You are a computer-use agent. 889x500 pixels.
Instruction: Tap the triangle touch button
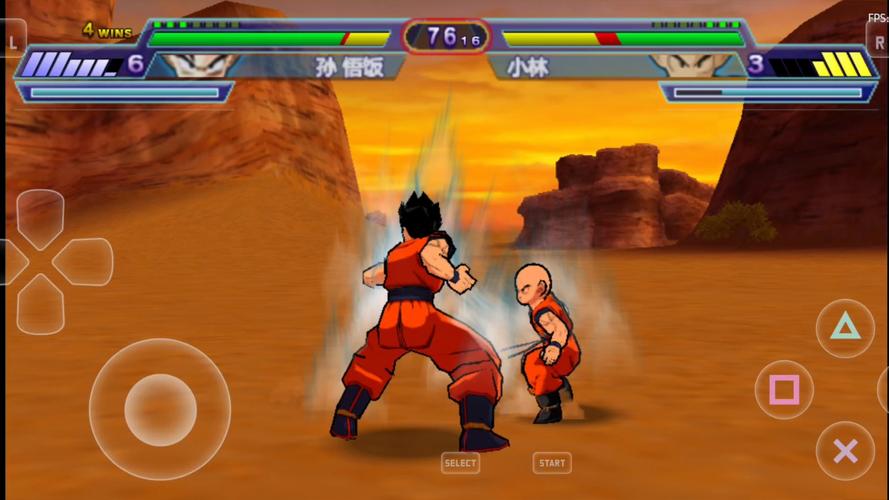(x=845, y=327)
